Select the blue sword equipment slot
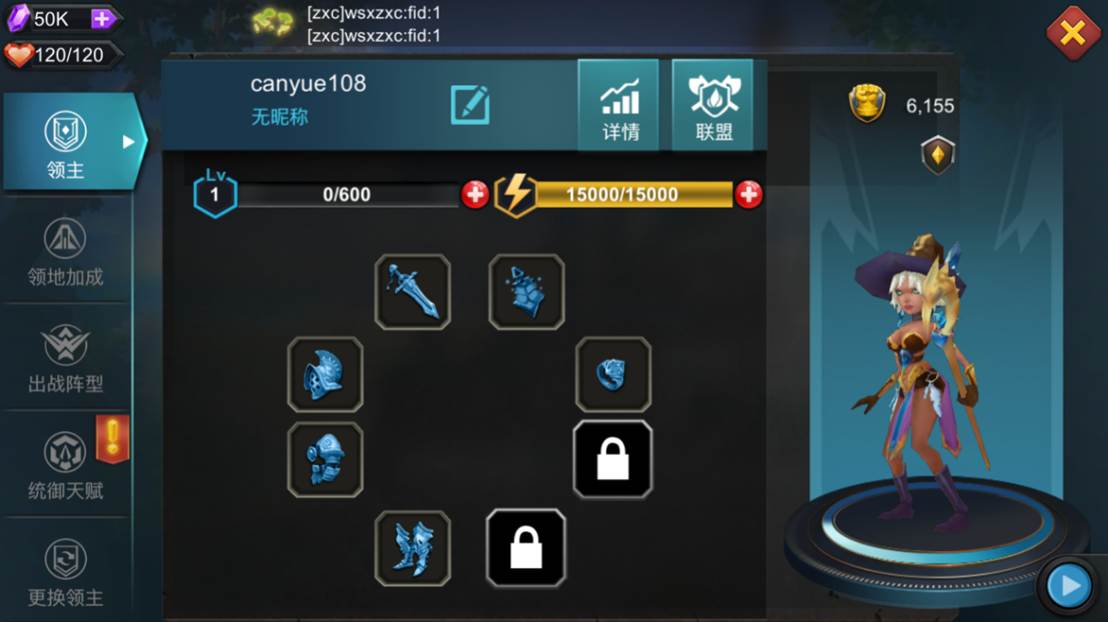This screenshot has width=1108, height=622. coord(412,292)
